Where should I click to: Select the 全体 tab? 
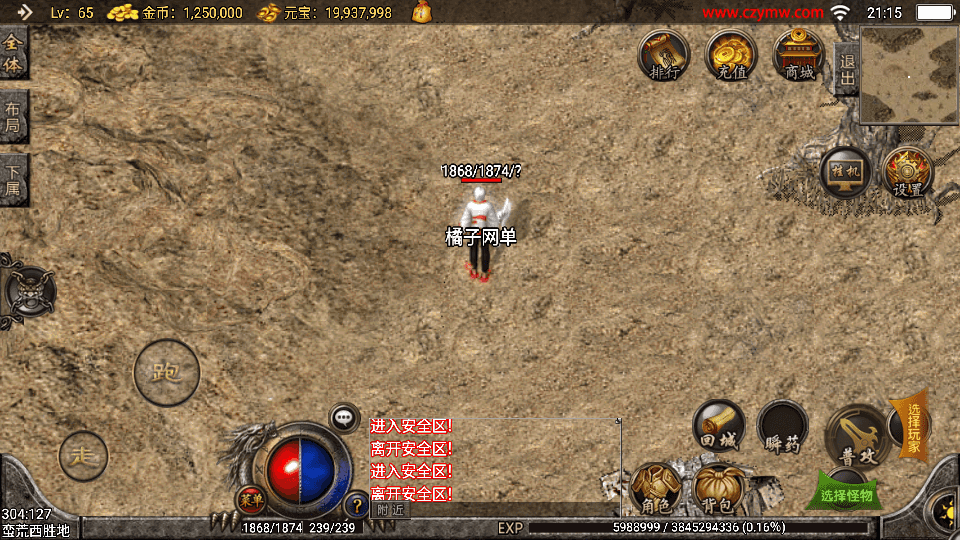click(13, 54)
